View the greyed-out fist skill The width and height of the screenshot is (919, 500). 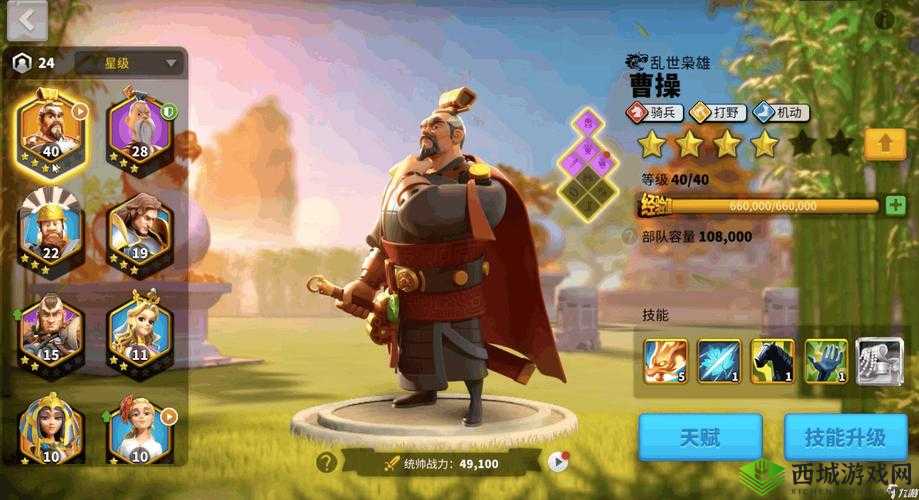879,360
